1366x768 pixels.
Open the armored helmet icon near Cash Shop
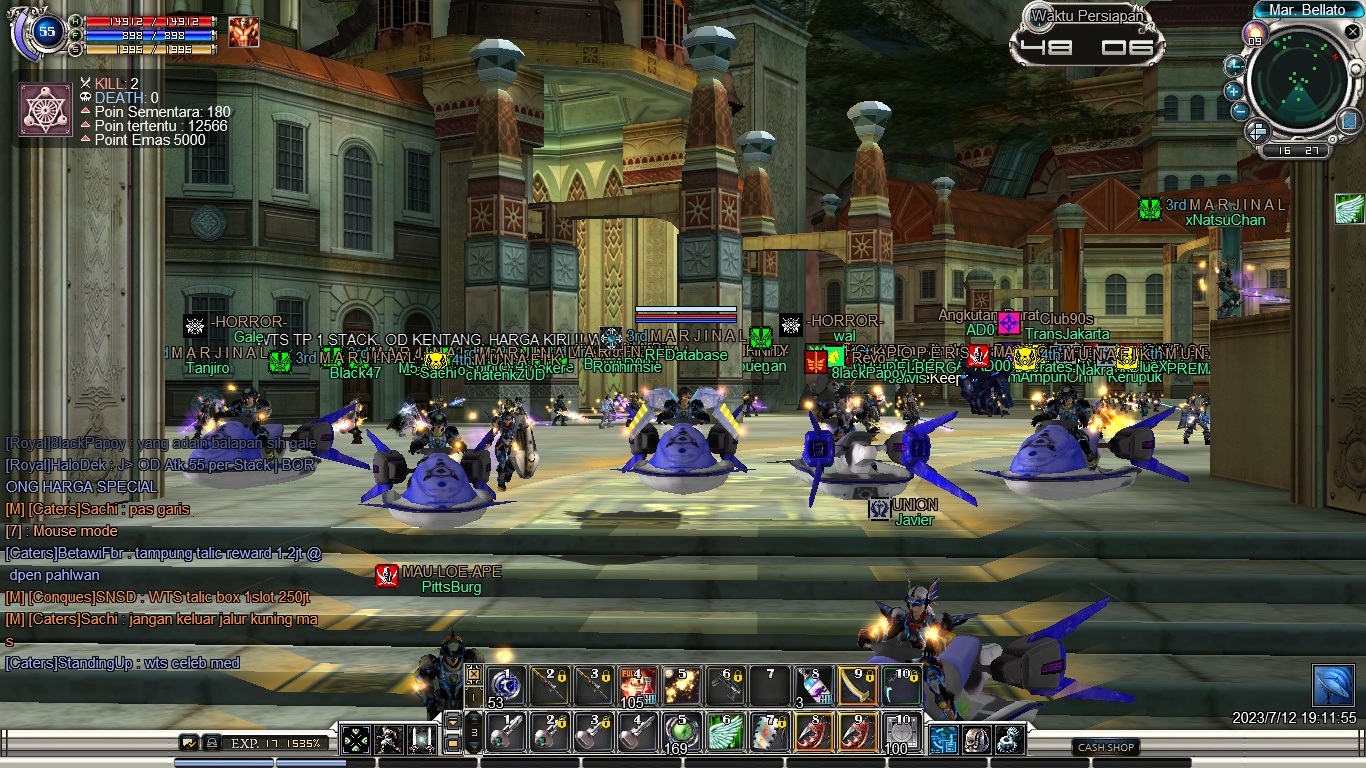pyautogui.click(x=976, y=740)
